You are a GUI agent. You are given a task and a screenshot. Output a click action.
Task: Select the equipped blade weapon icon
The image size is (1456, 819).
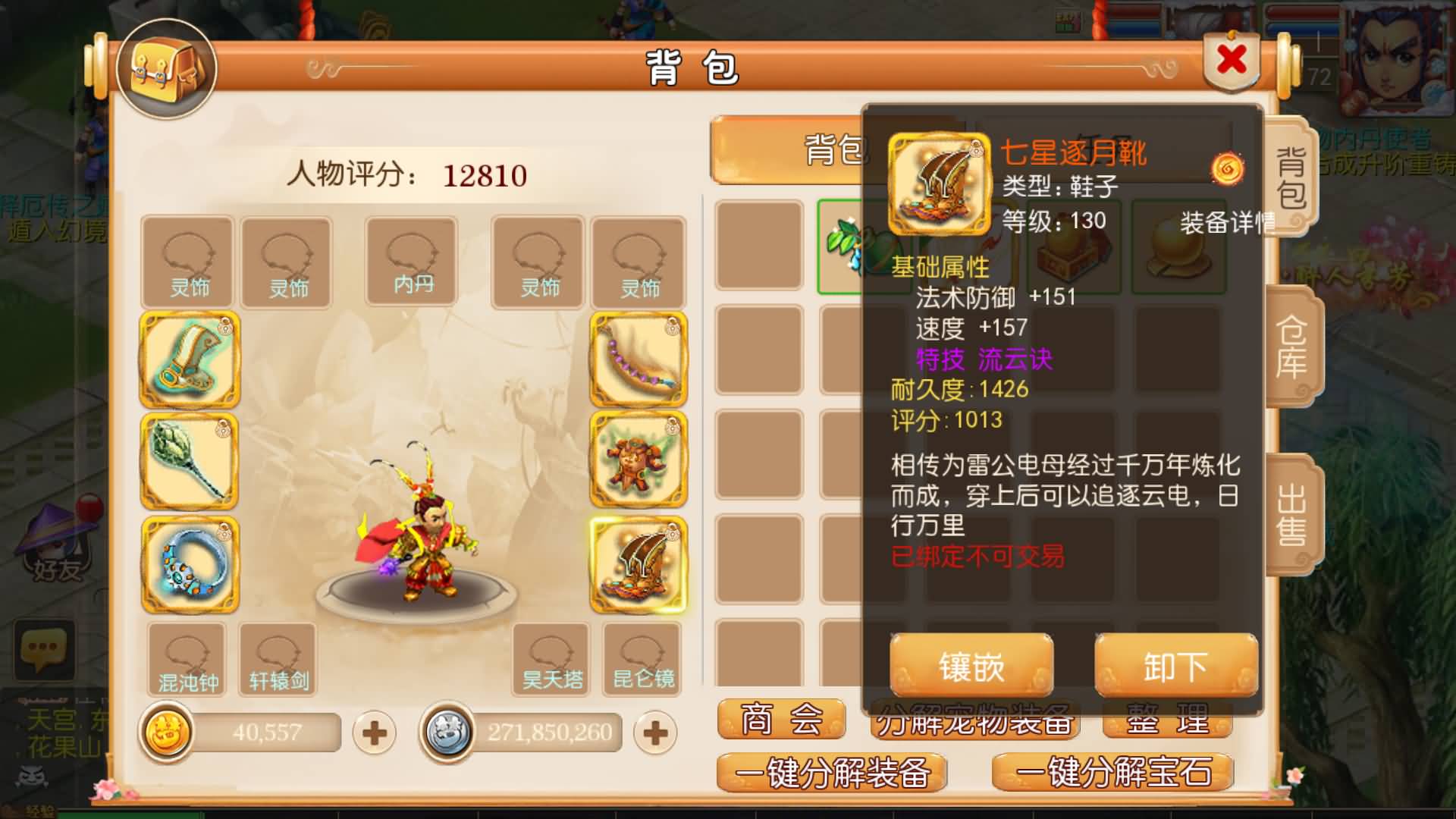[189, 361]
